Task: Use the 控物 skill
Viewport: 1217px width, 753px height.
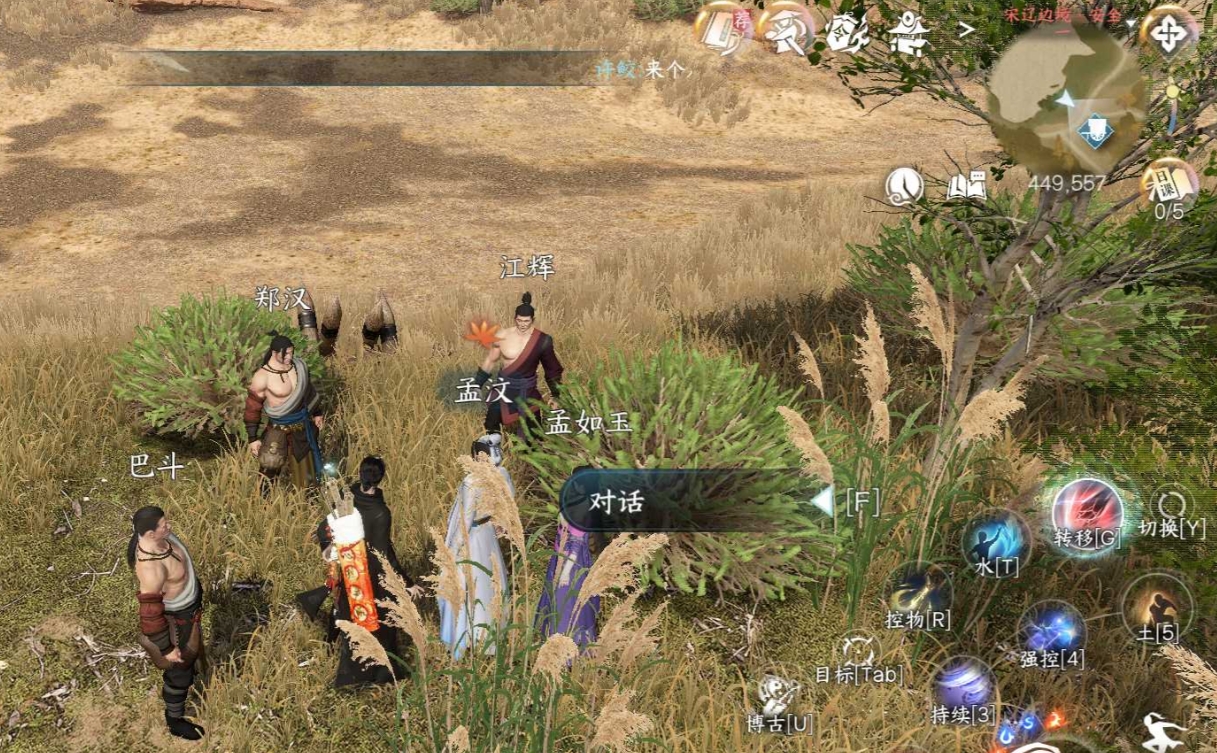Action: pyautogui.click(x=919, y=594)
